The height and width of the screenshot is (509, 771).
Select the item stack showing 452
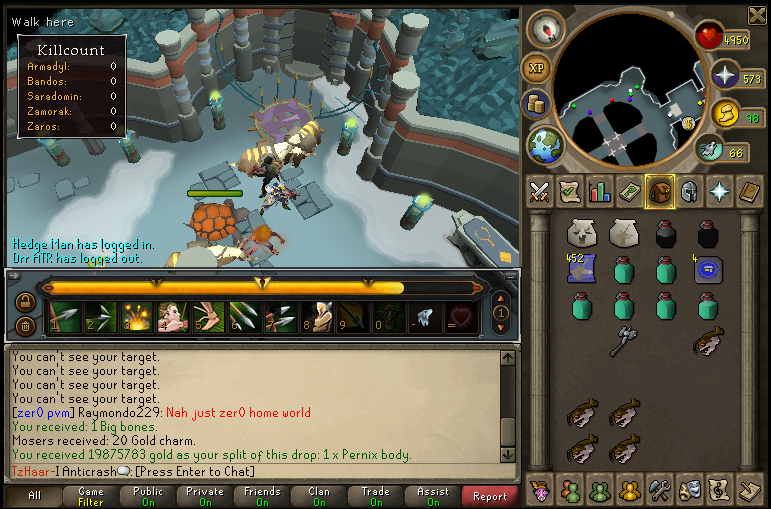tap(582, 268)
